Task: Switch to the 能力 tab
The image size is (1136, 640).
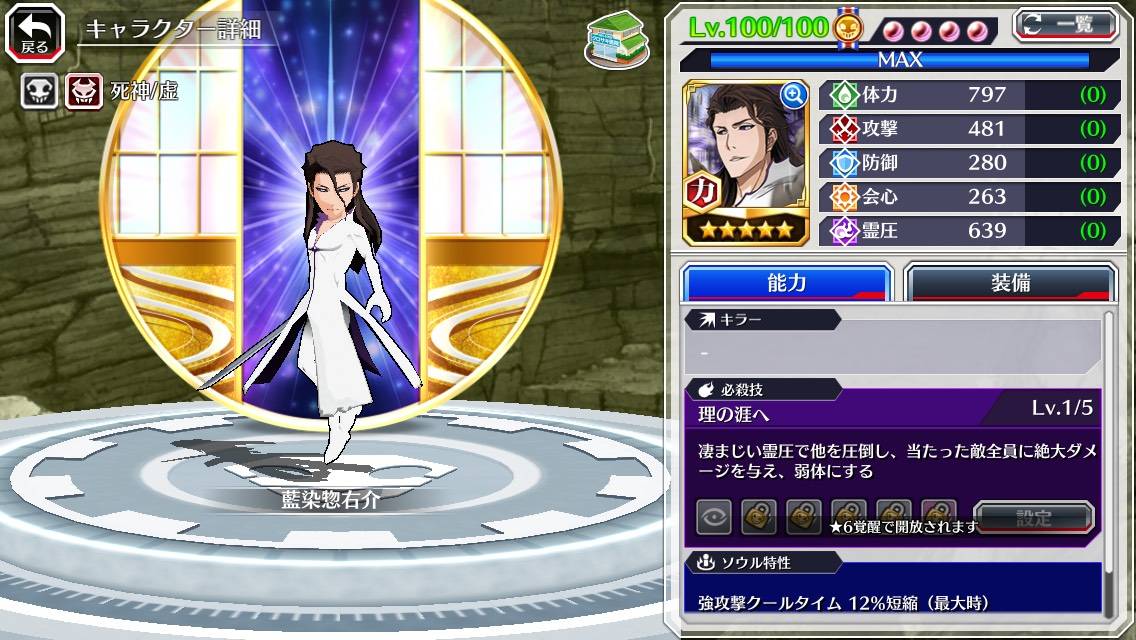Action: coord(786,283)
